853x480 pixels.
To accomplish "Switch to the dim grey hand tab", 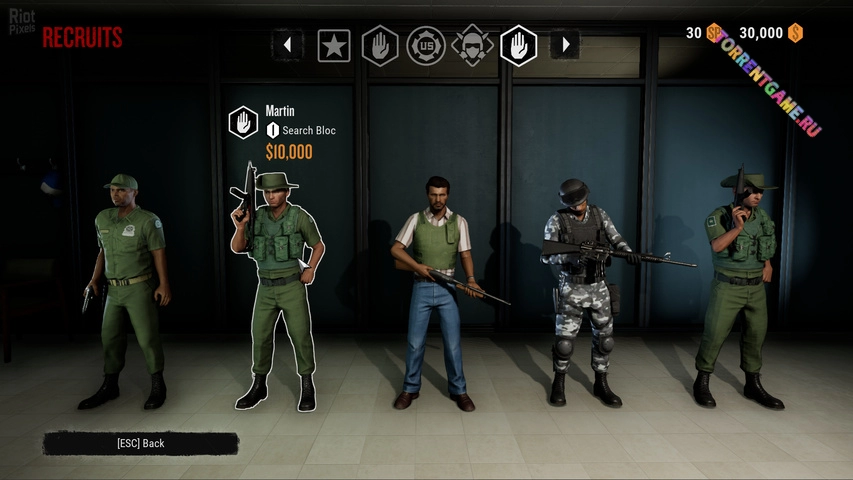I will click(x=380, y=45).
